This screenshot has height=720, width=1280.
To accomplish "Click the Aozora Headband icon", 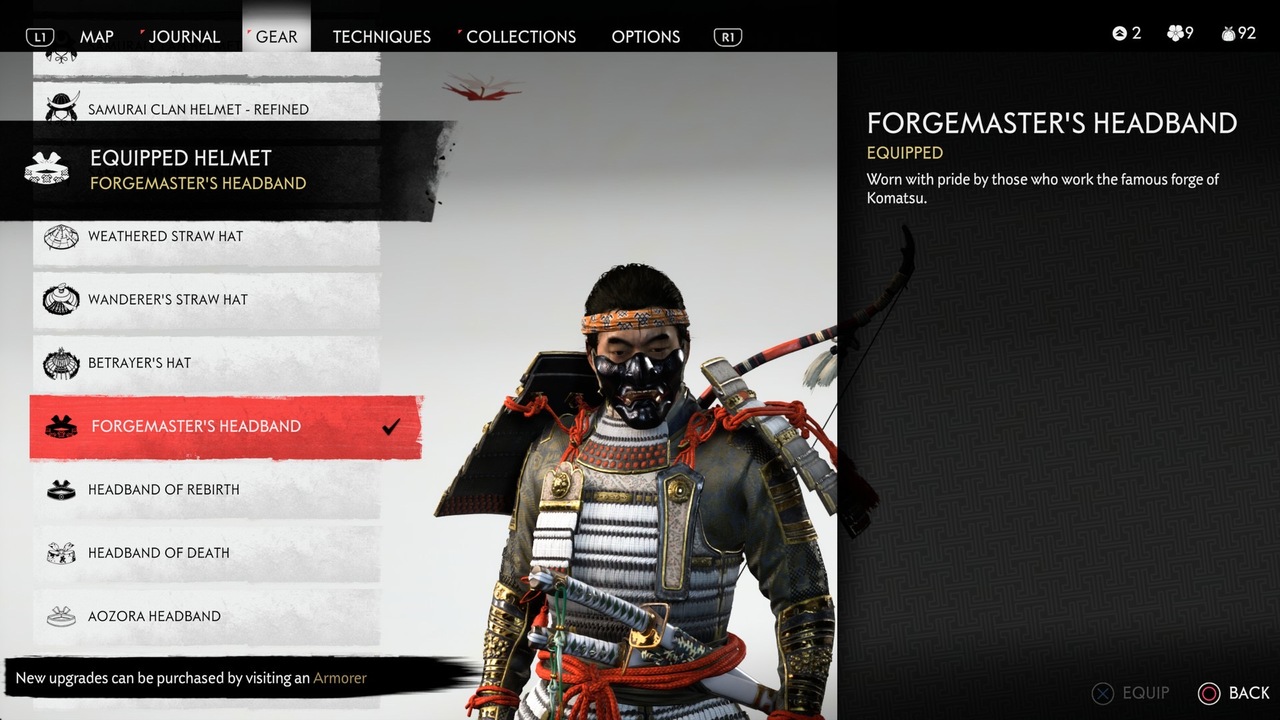I will (61, 616).
